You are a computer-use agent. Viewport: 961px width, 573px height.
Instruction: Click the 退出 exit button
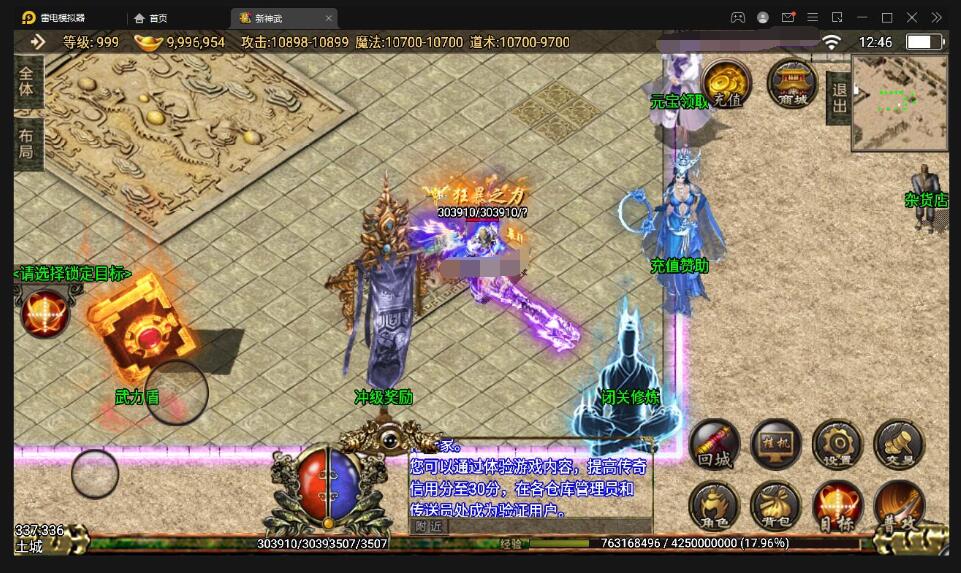(x=838, y=98)
